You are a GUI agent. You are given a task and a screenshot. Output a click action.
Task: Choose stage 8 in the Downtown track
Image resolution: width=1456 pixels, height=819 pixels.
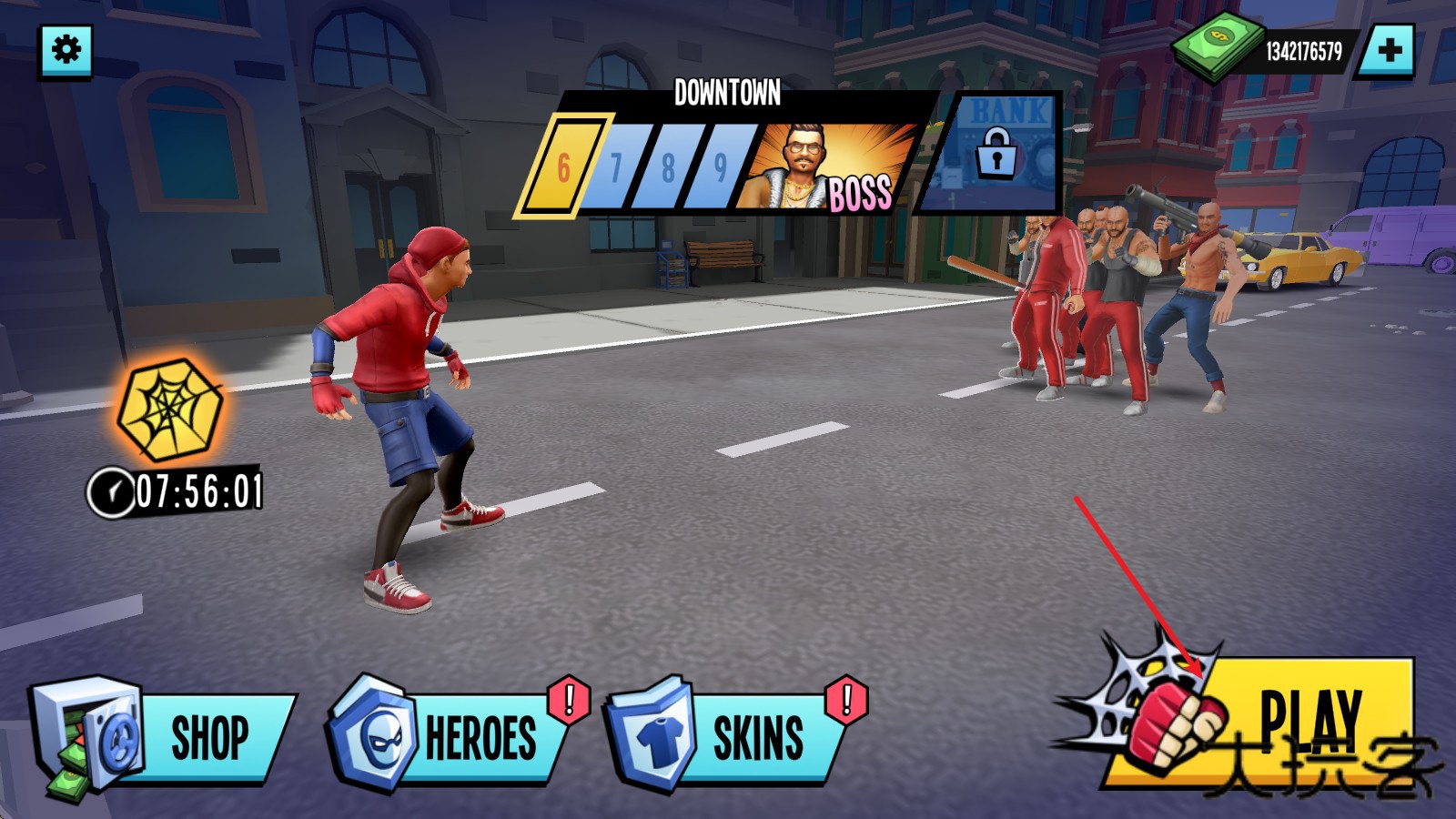(x=669, y=167)
